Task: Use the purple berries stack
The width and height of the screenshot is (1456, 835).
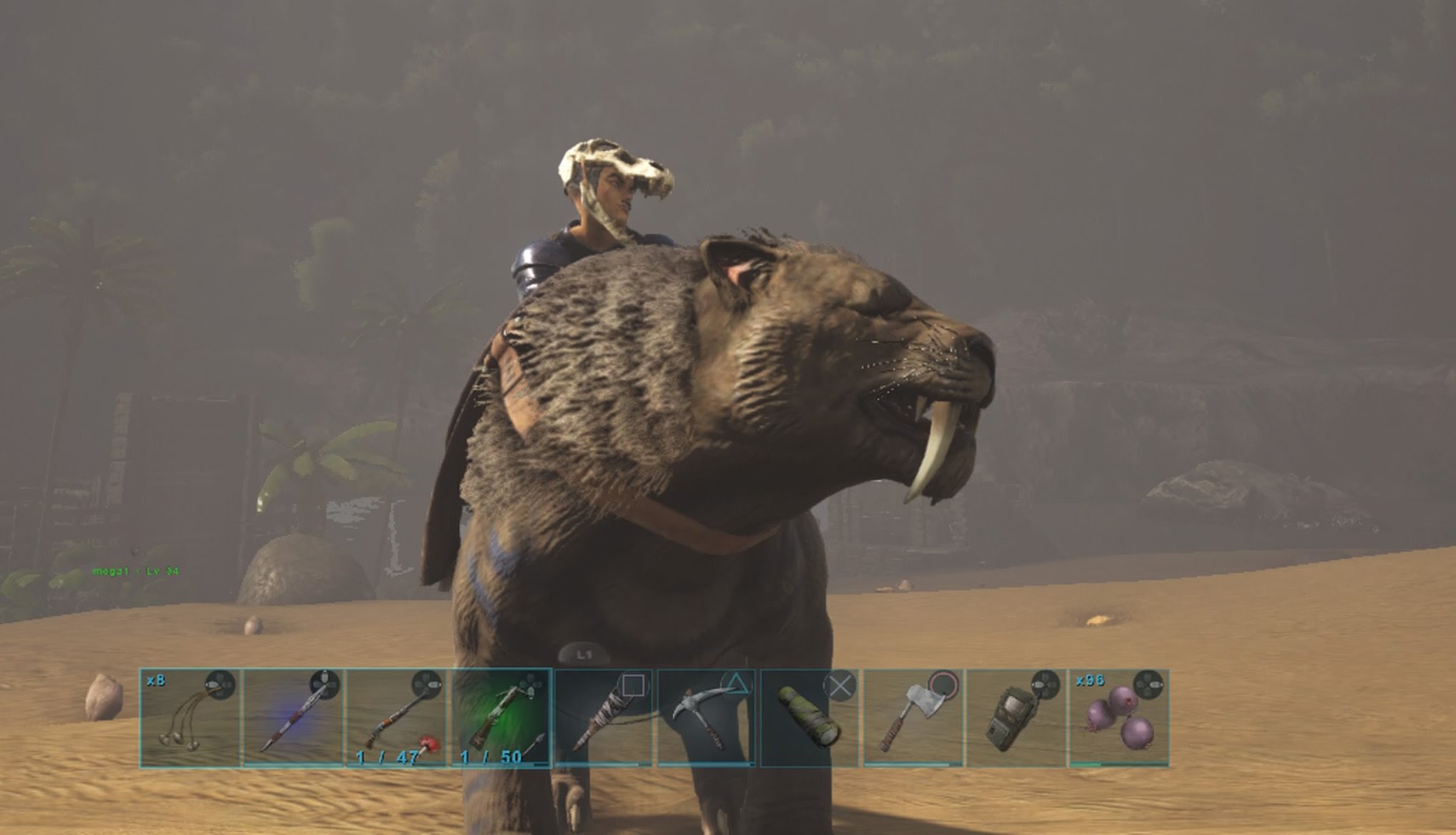Action: pos(1118,718)
